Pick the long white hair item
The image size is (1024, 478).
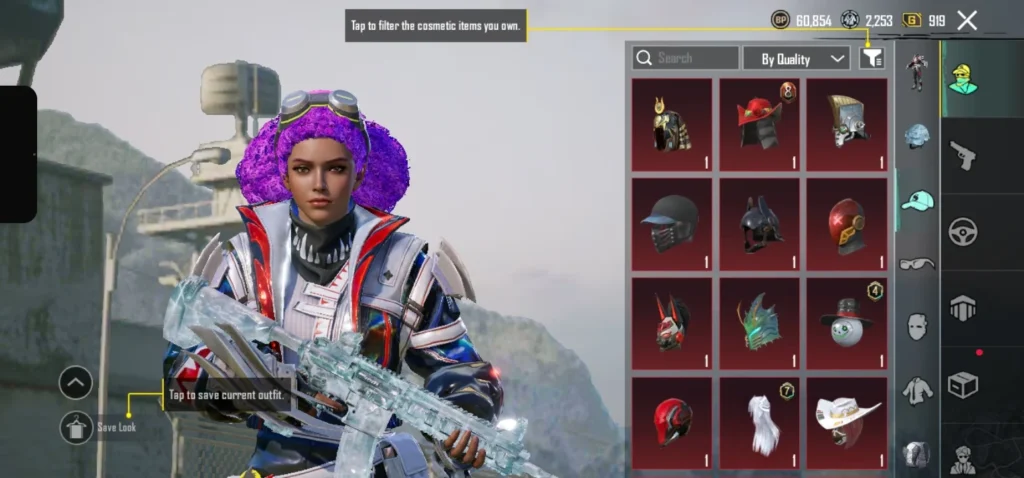pyautogui.click(x=759, y=421)
